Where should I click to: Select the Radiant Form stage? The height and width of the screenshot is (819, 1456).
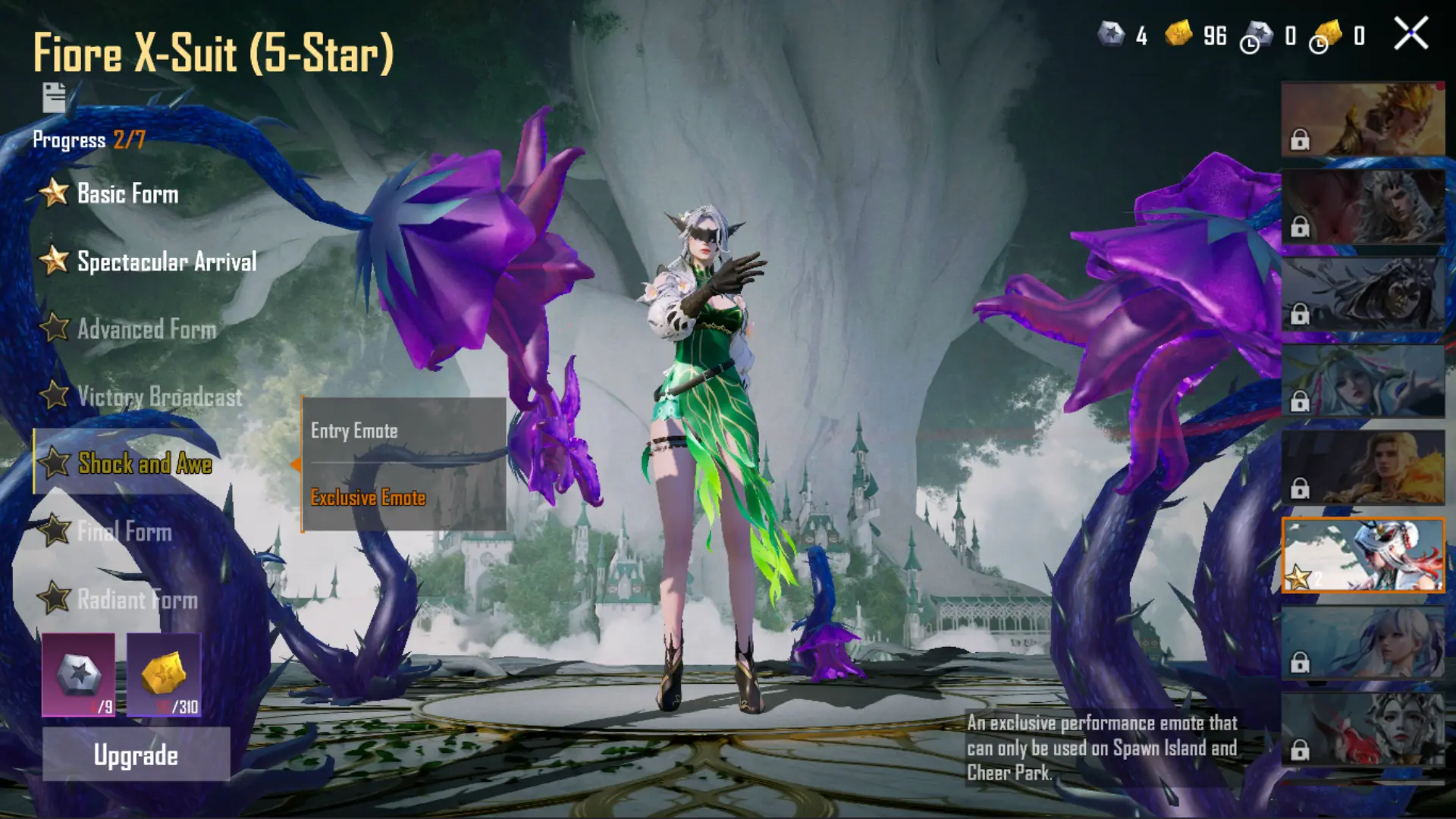pos(137,600)
